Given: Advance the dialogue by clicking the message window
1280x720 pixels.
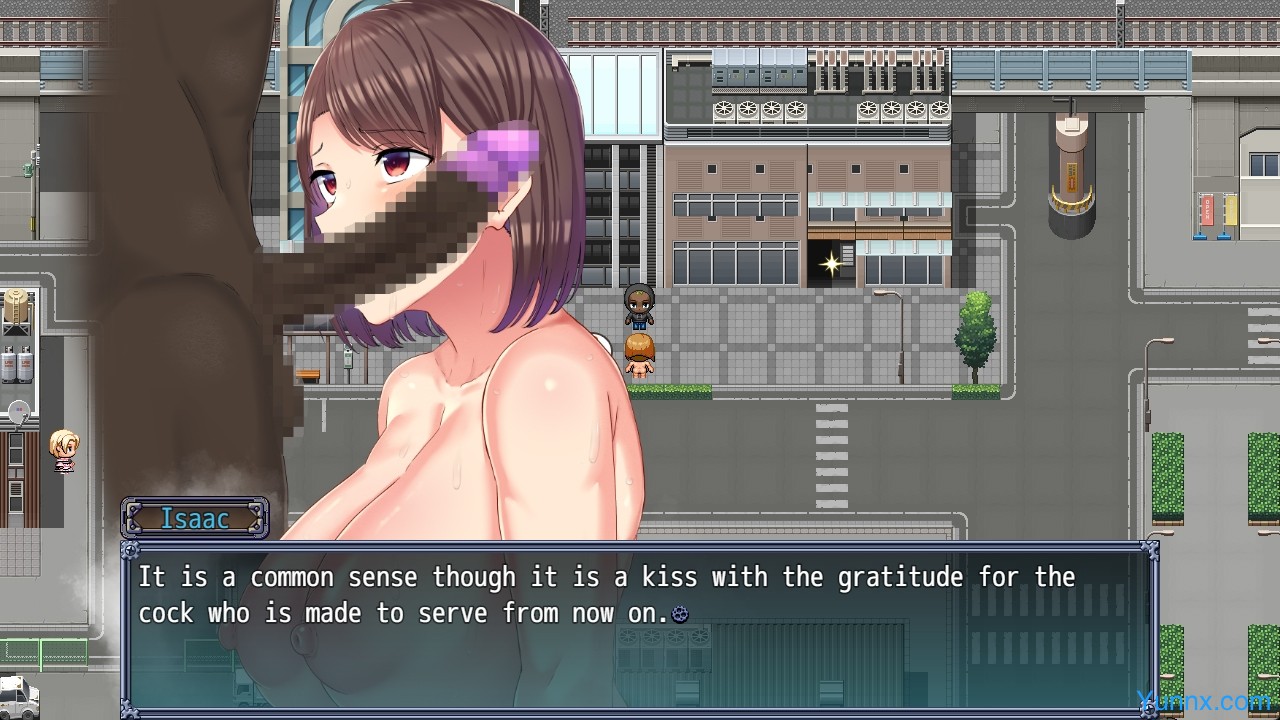Looking at the screenshot, I should pos(640,628).
